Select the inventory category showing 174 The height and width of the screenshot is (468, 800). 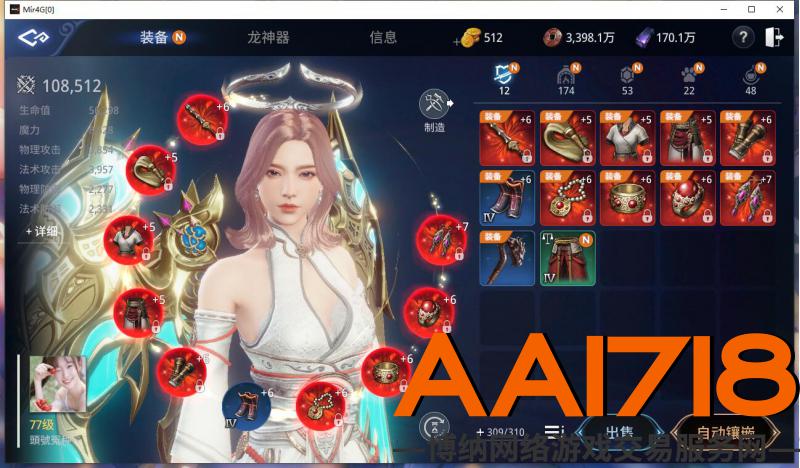point(566,78)
